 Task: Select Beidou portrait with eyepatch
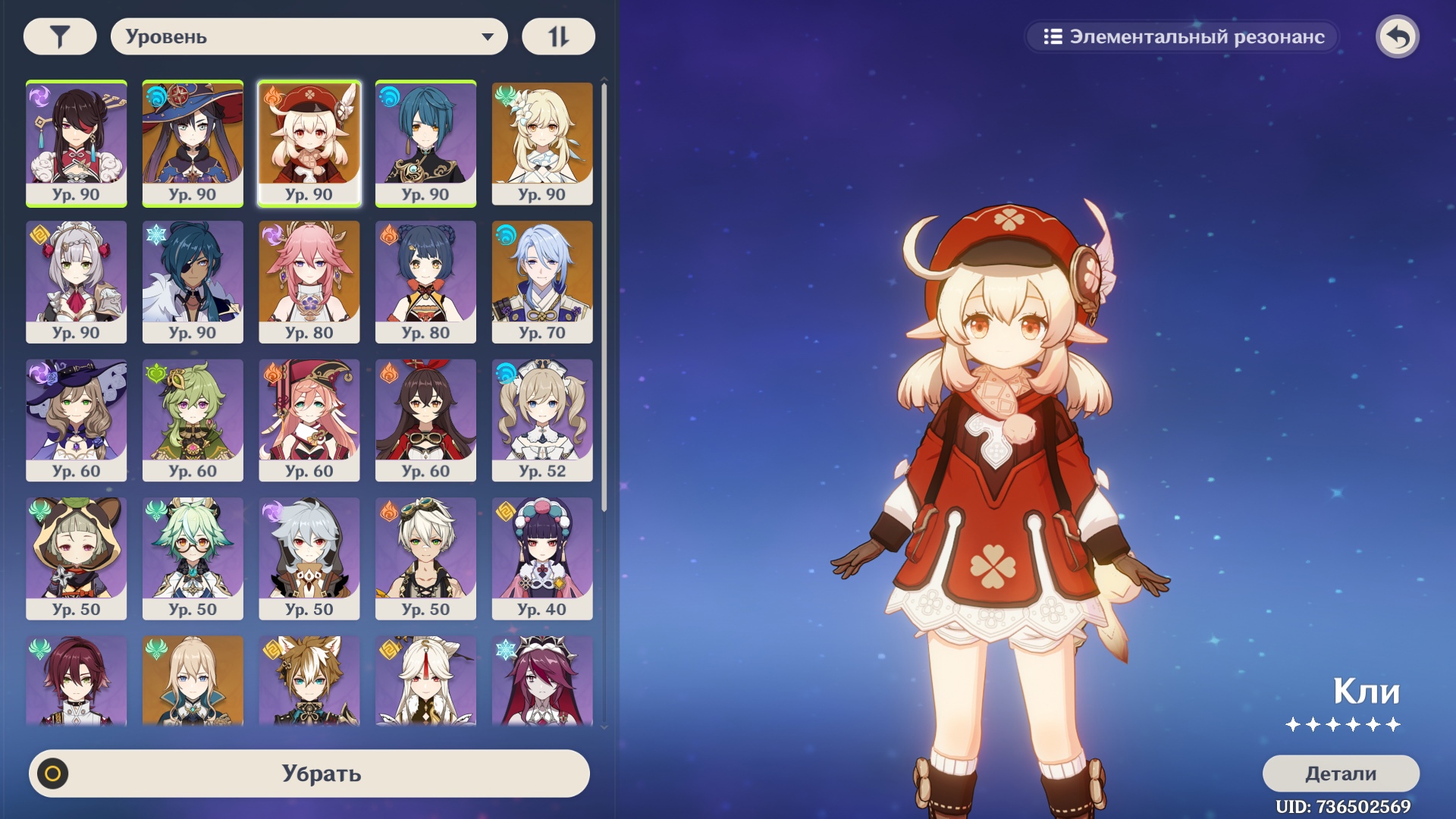click(77, 143)
